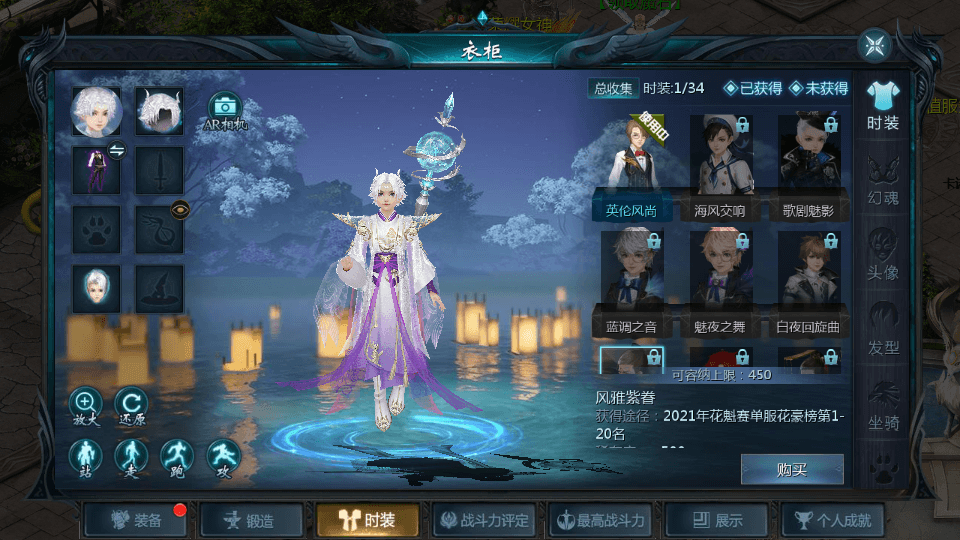The image size is (960, 540).
Task: Open the 发型 hairstyle tab
Action: coord(883,330)
